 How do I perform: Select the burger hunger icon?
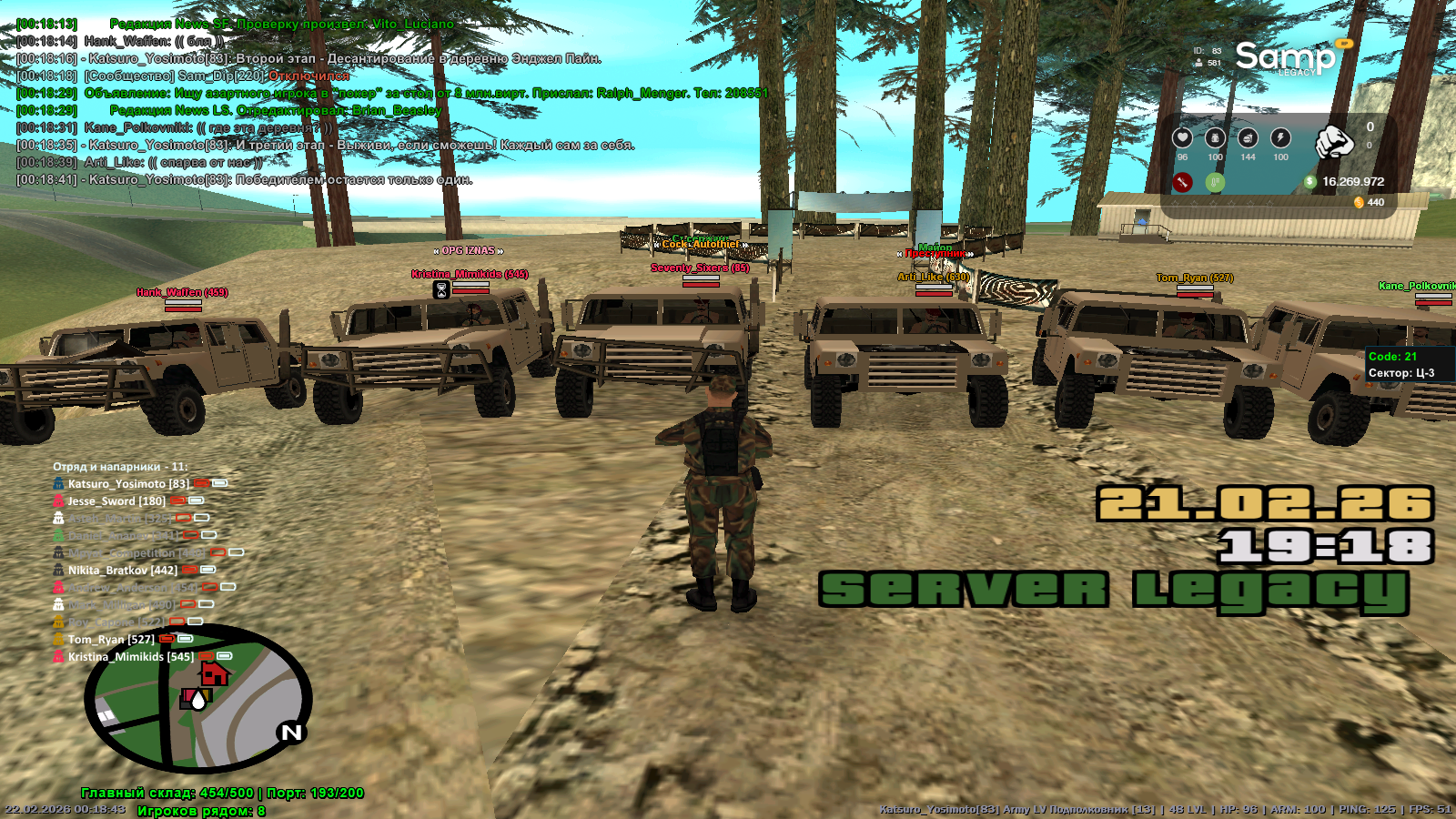click(1248, 137)
